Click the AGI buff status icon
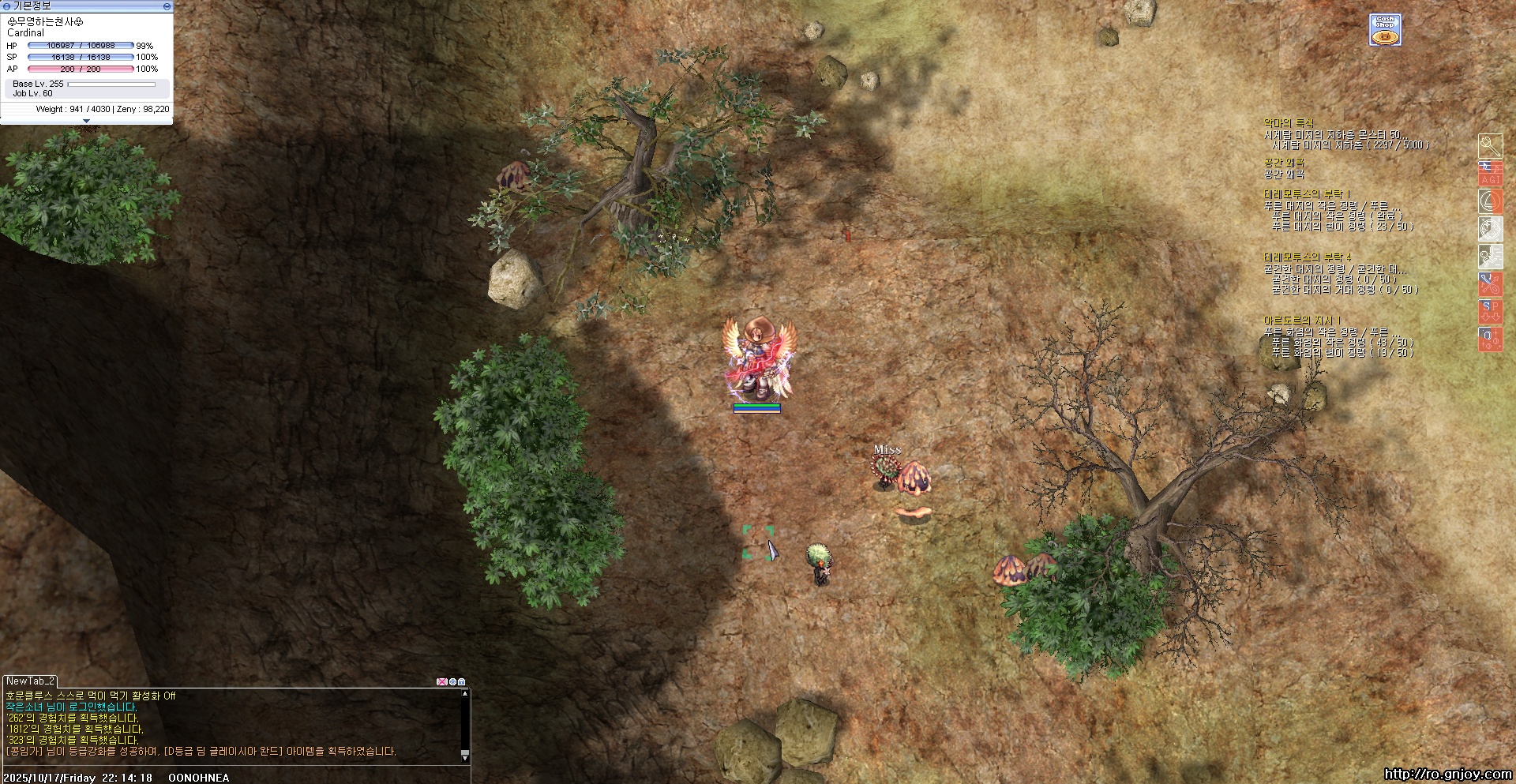 point(1490,174)
